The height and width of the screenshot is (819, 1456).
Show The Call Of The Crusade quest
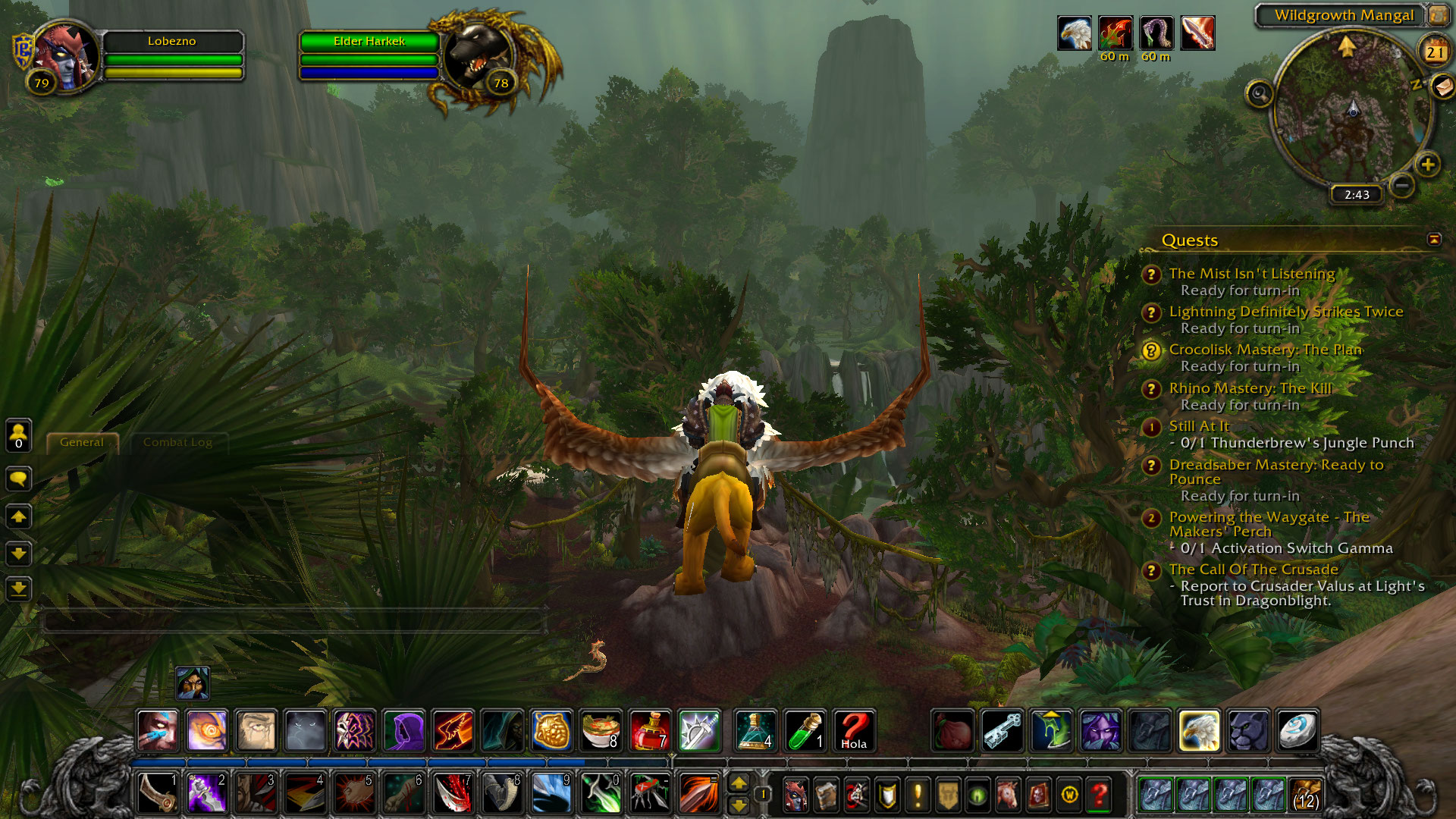(1253, 570)
